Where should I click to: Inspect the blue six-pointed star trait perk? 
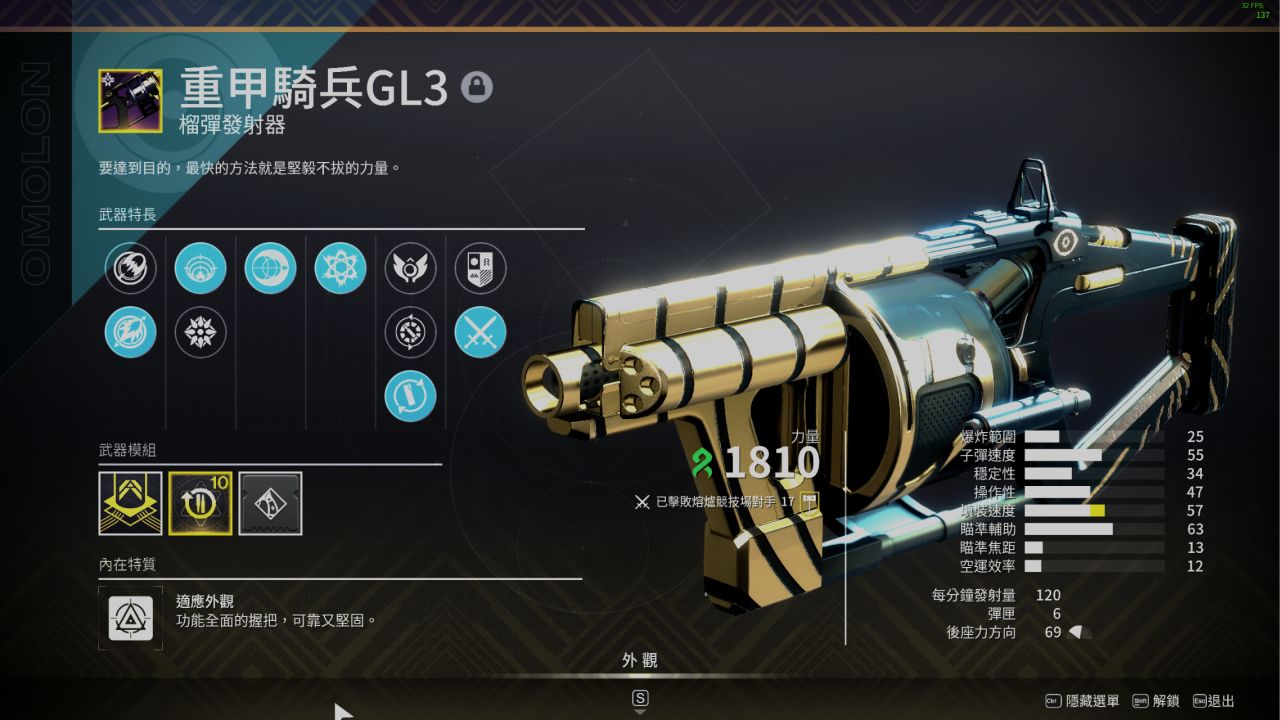[341, 268]
